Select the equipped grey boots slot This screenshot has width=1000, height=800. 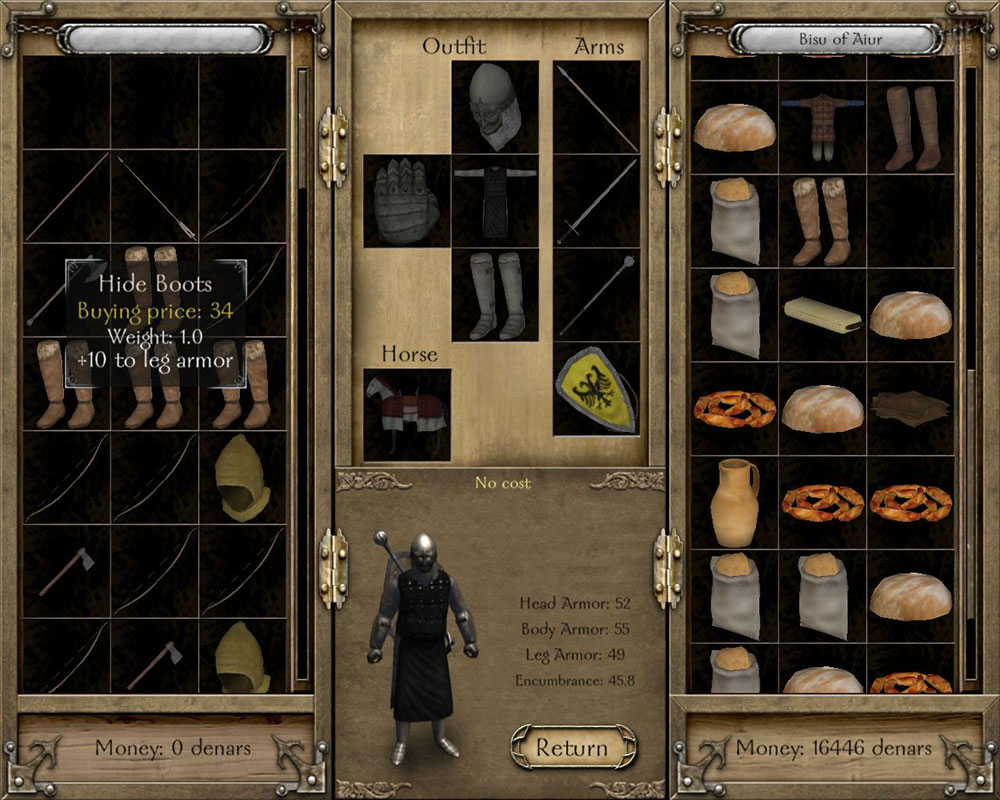click(x=495, y=294)
